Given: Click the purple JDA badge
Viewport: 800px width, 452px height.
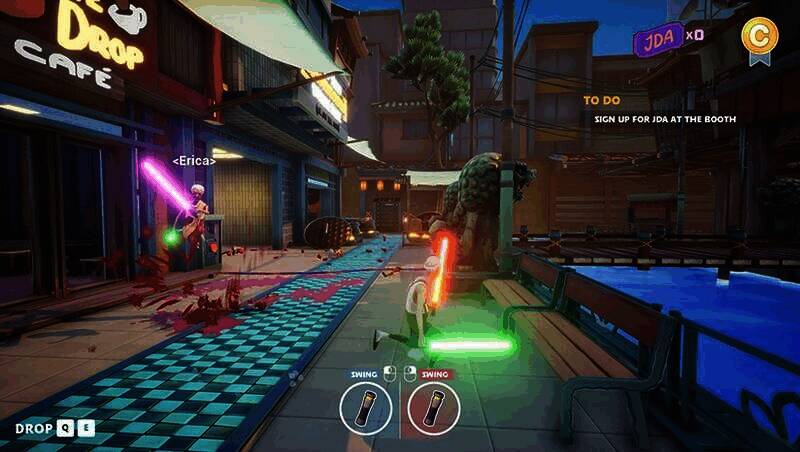Looking at the screenshot, I should tap(658, 38).
